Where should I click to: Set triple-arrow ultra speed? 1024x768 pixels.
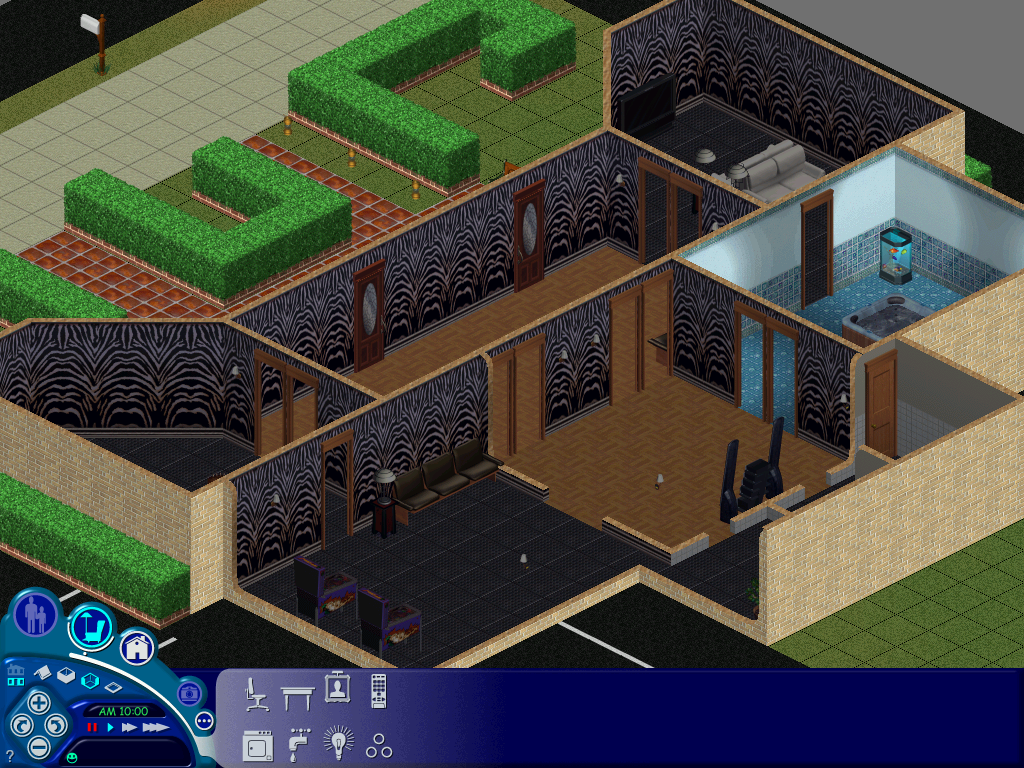click(x=155, y=728)
